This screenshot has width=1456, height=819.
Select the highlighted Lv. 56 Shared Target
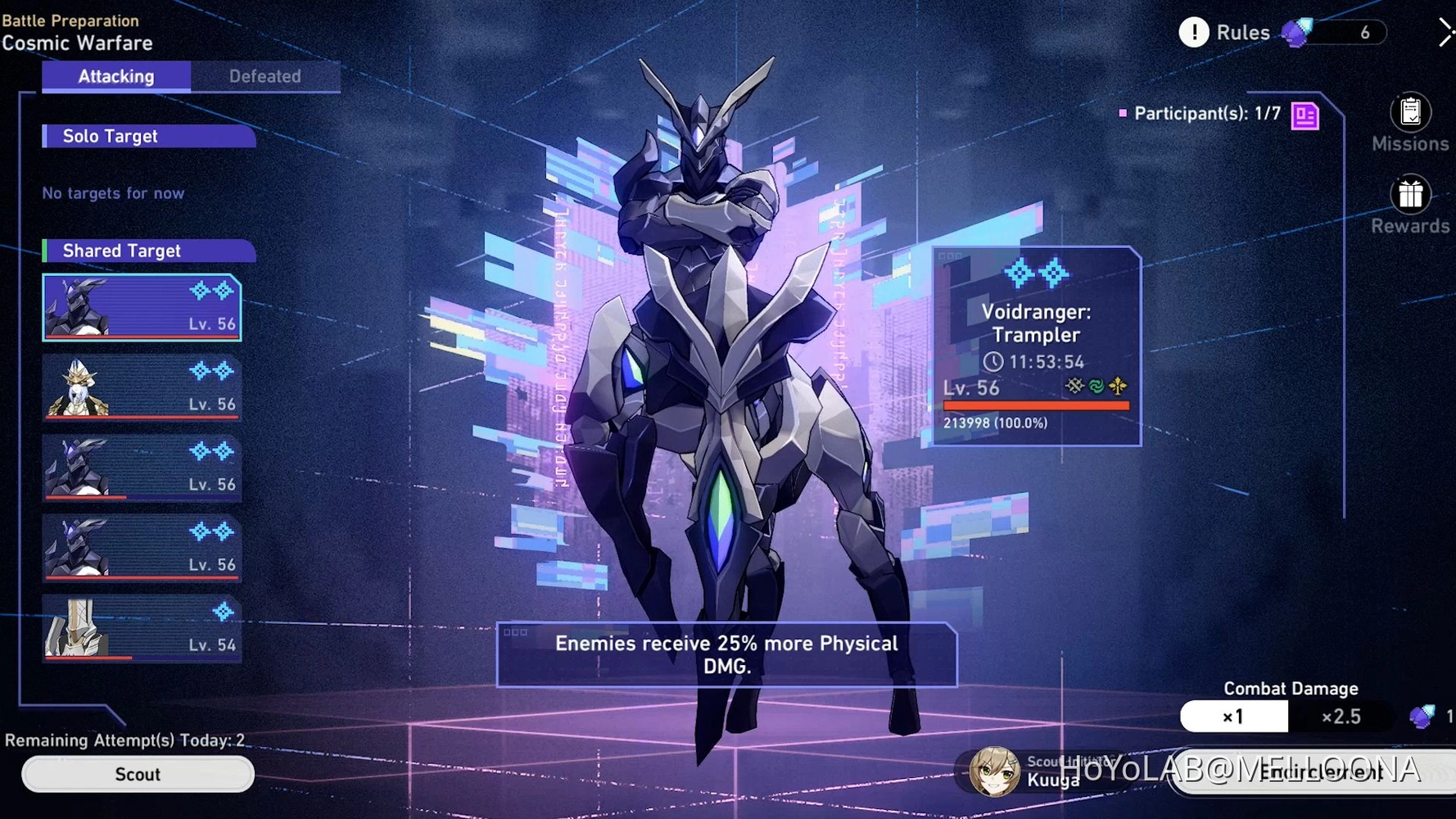coord(141,307)
